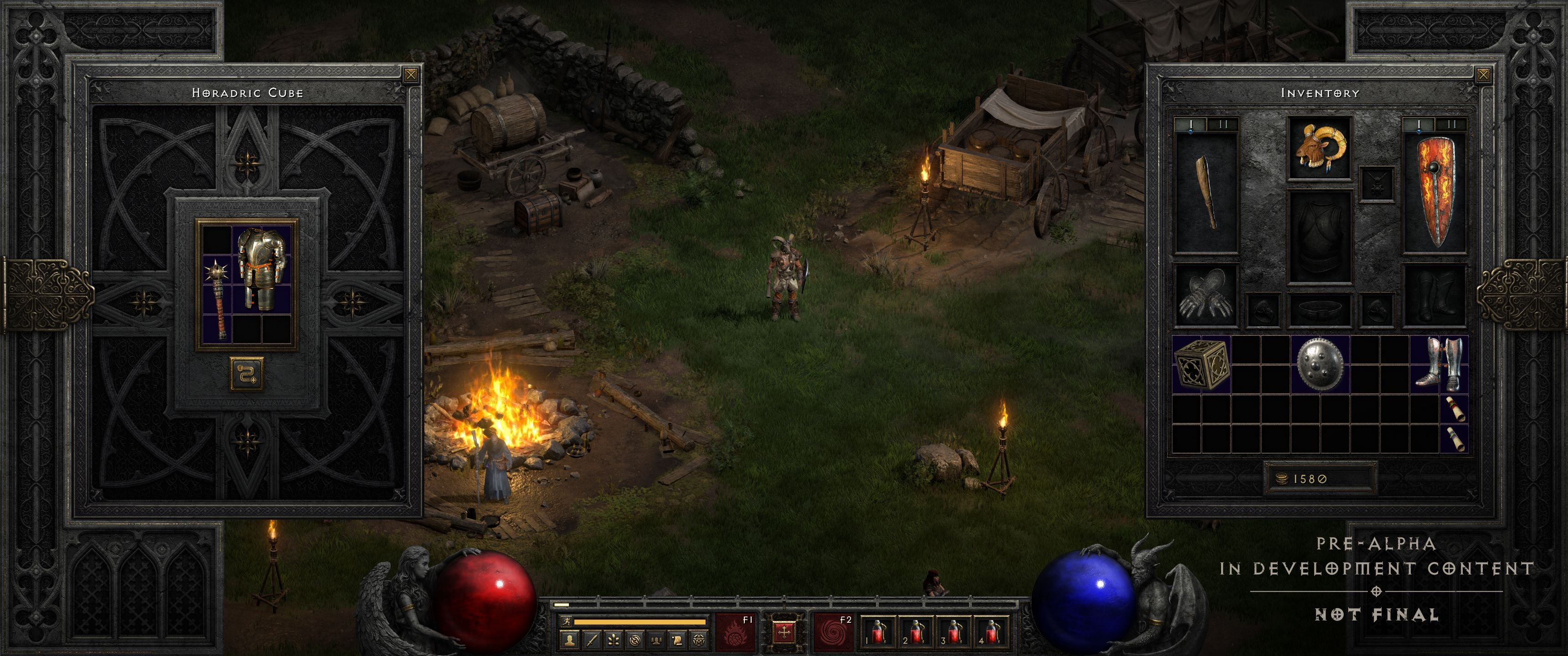1568x656 pixels.
Task: Switch to weapon set I in inventory
Action: [x=1191, y=124]
